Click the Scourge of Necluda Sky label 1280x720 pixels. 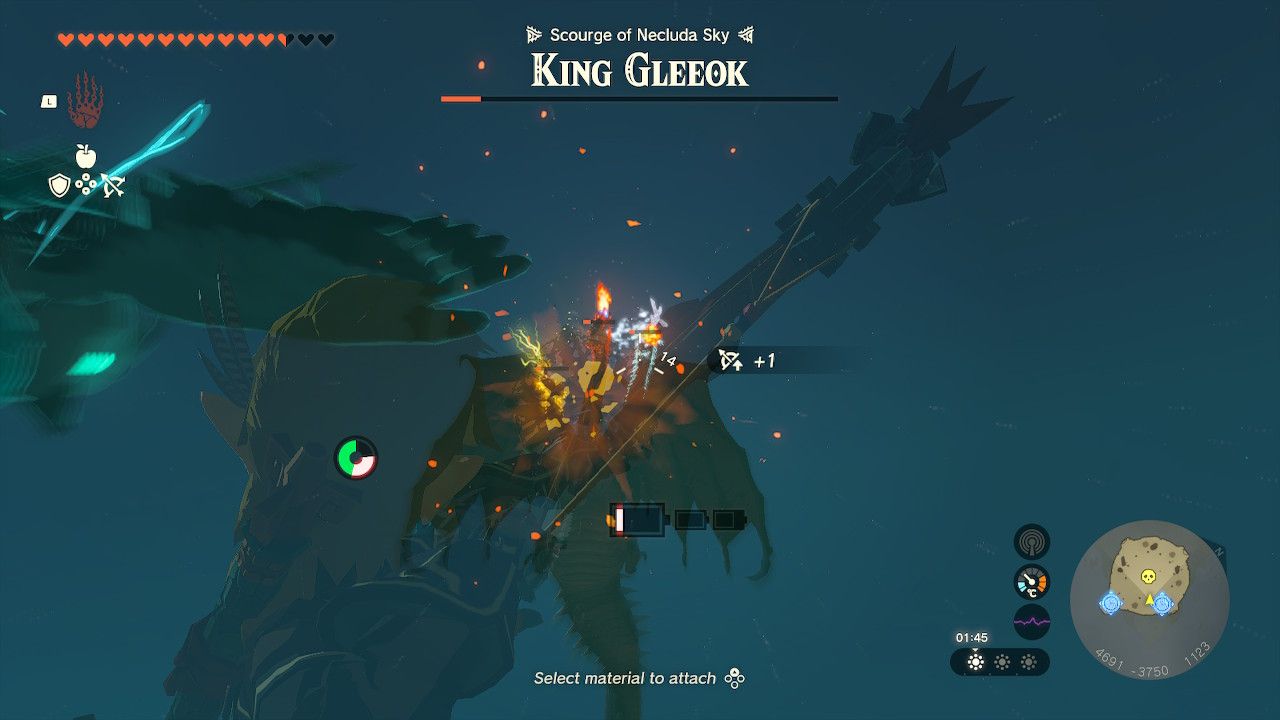point(640,33)
